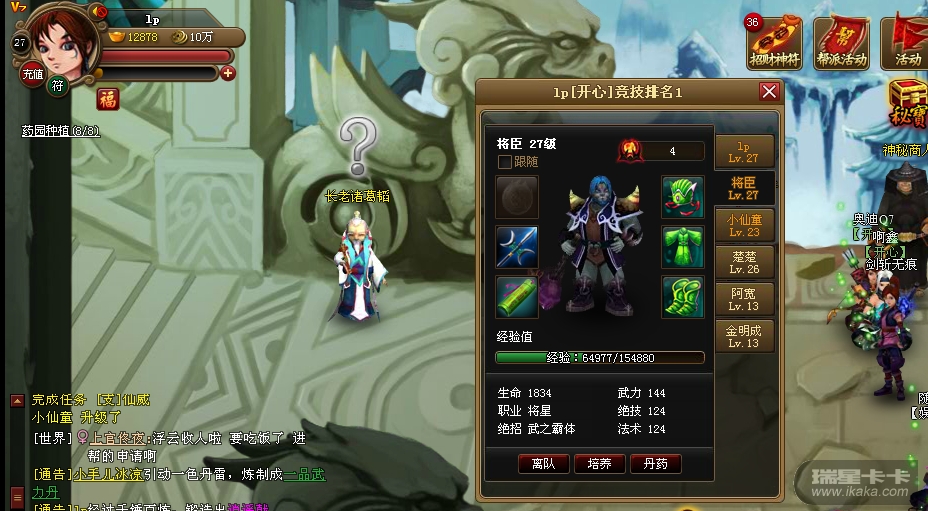The image size is (928, 511).
Task: Click the 药园种植 herb garden tracker link
Action: point(60,131)
